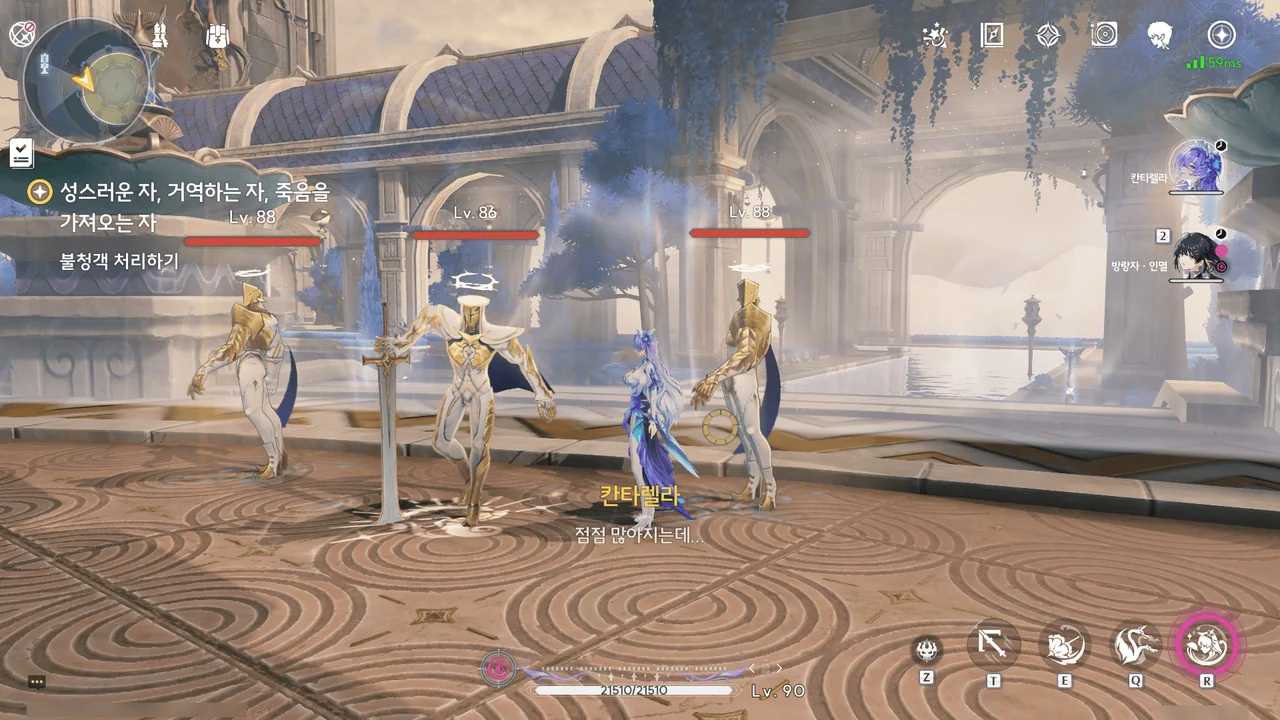The image size is (1280, 720).
Task: Open the chat bubble icon
Action: [x=37, y=682]
